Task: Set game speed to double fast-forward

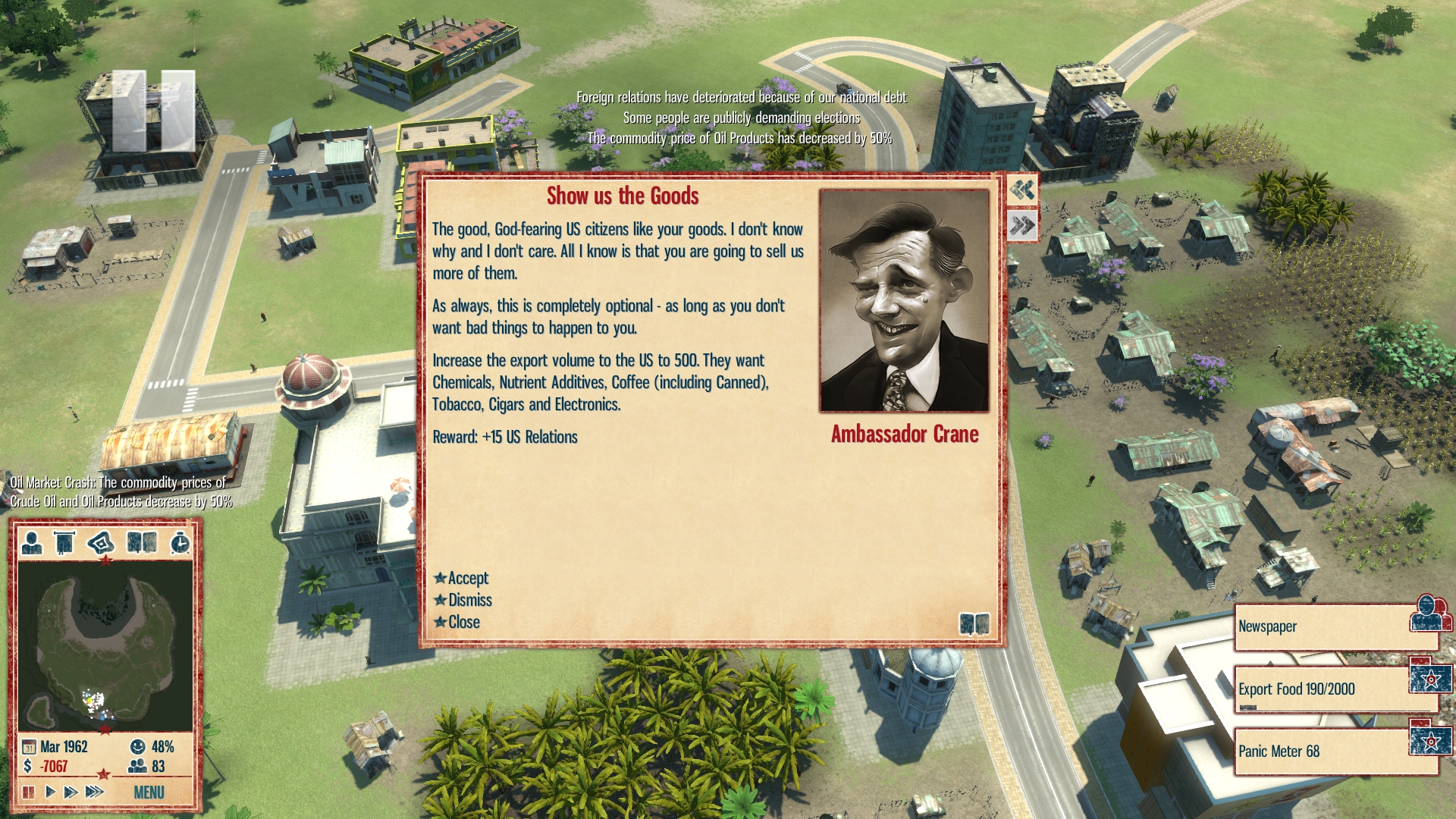Action: (71, 792)
